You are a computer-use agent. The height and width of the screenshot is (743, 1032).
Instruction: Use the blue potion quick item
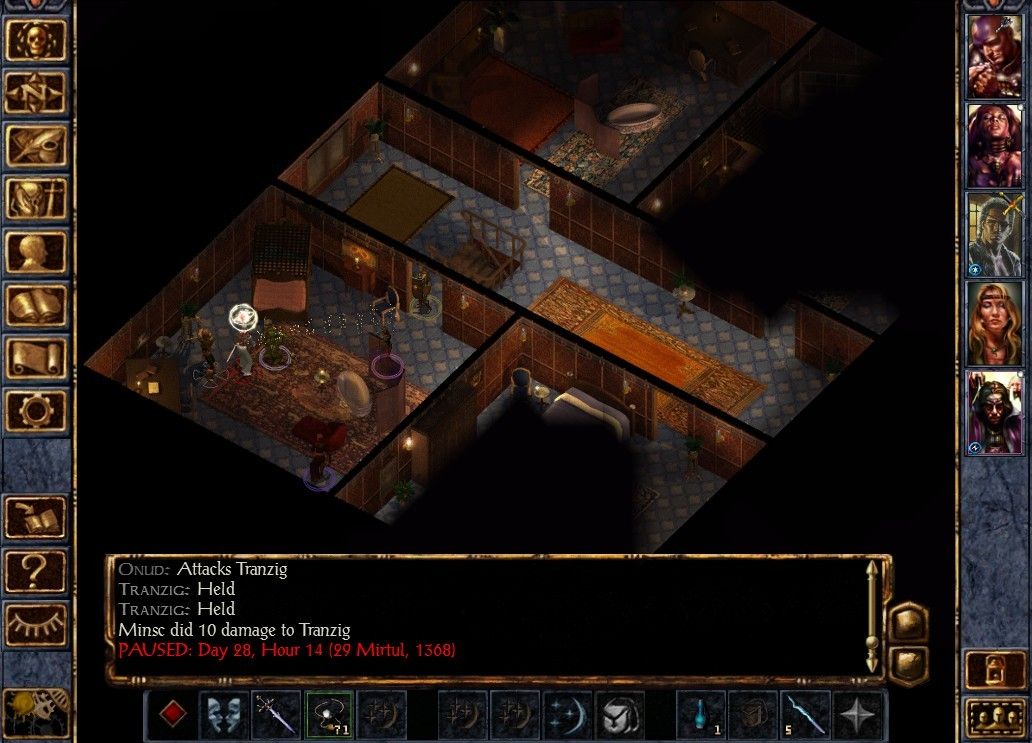(x=702, y=715)
